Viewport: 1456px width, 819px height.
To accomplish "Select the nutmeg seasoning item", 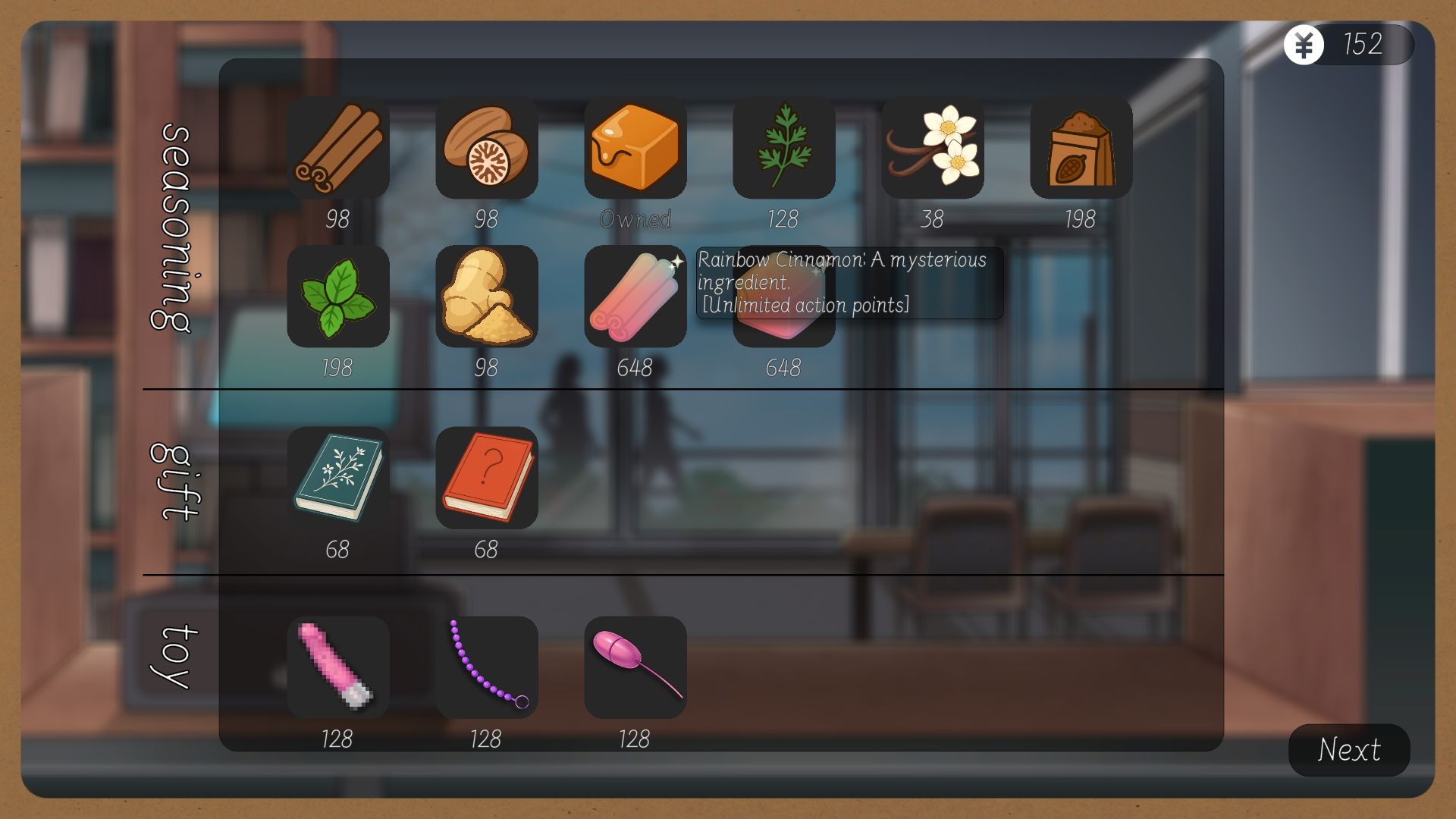I will pos(487,148).
